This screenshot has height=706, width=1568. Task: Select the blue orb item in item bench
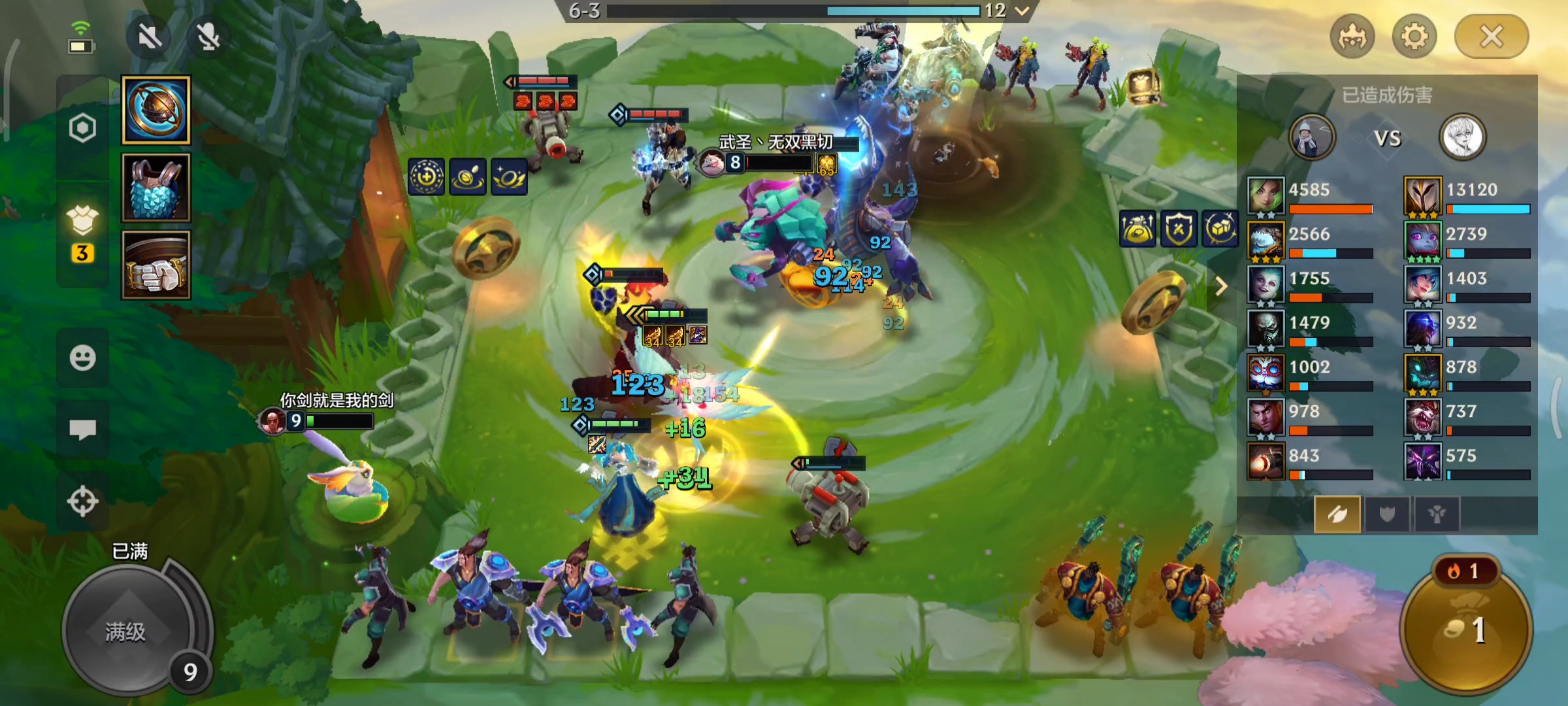(156, 110)
